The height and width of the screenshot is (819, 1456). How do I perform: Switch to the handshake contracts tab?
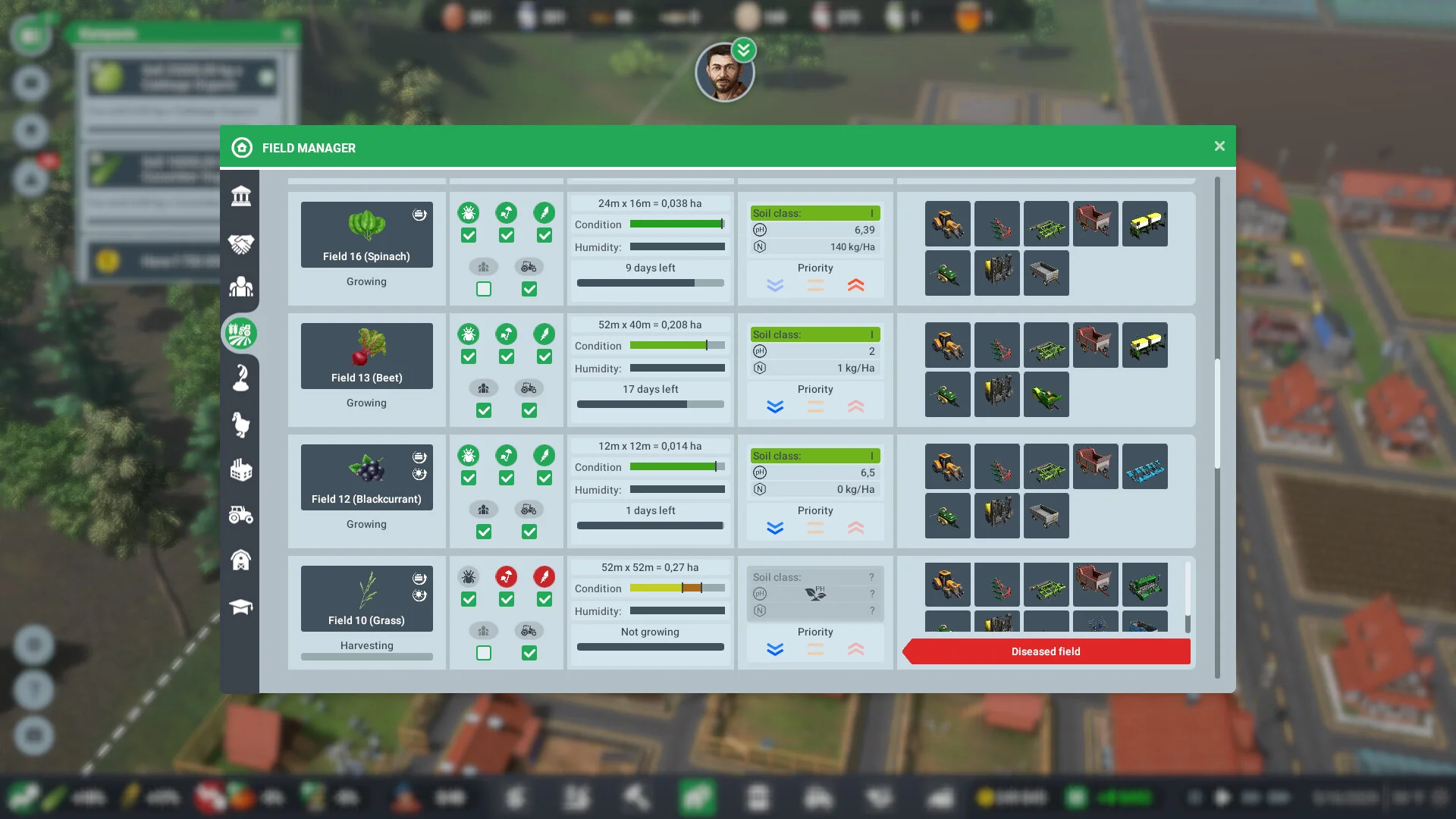[241, 243]
